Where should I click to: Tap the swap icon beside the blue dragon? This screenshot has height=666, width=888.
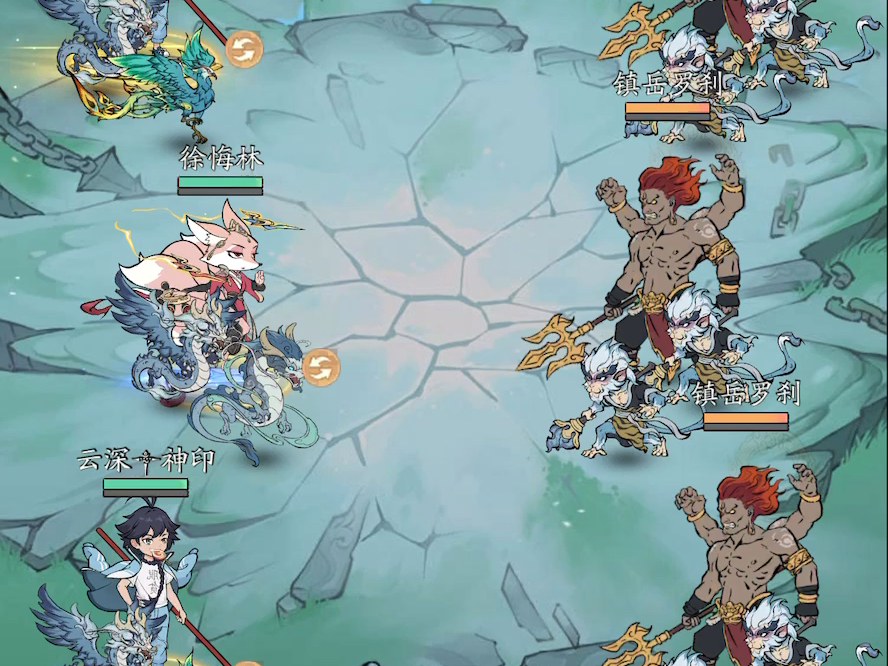321,366
